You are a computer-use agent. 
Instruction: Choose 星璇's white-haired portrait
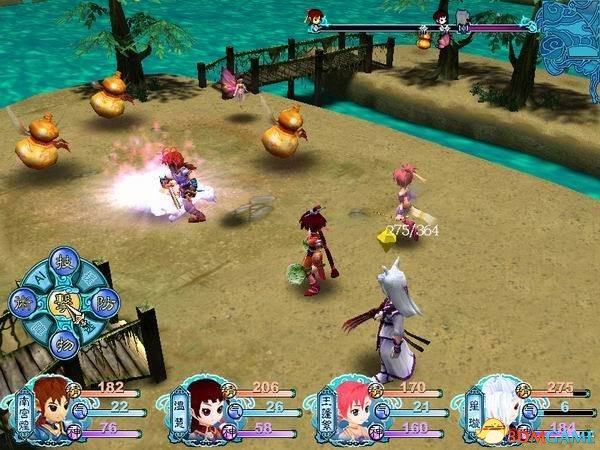pos(500,409)
